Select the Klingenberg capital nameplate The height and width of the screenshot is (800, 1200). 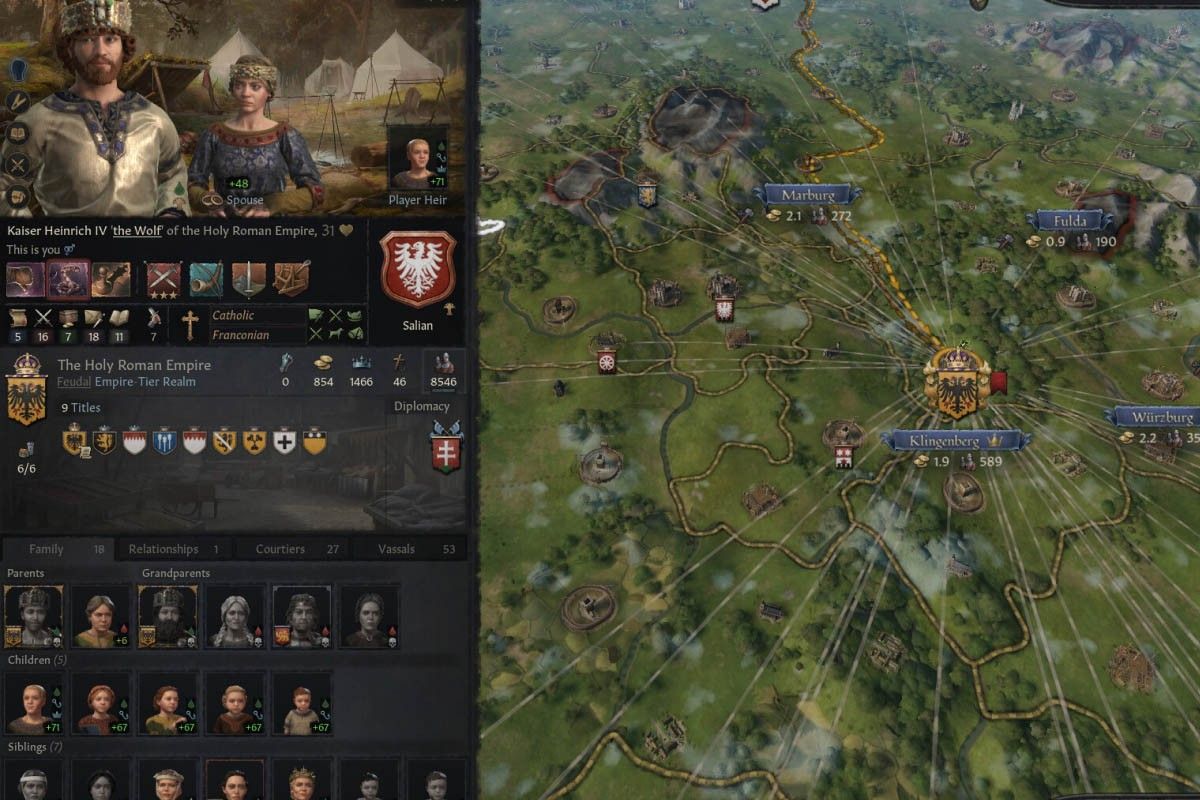946,440
